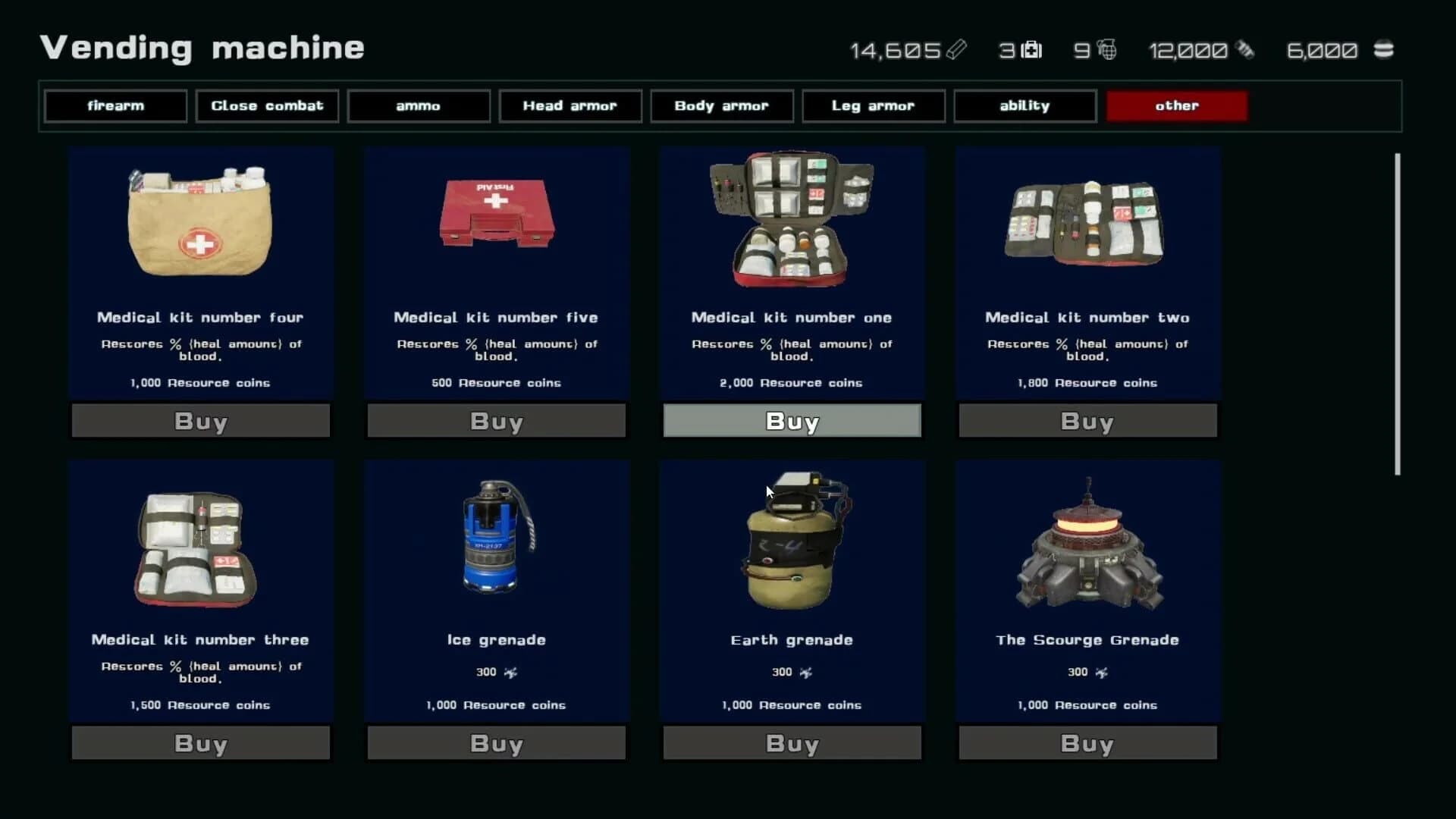Select the ability category
The height and width of the screenshot is (819, 1456).
point(1025,105)
